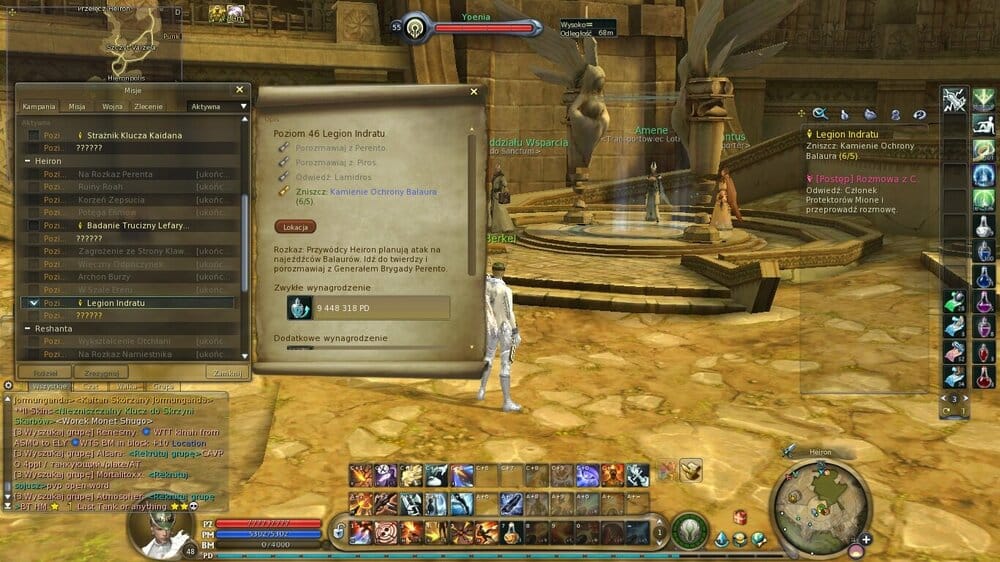Open the Aktywna filter dropdown
Viewport: 1000px width, 562px height.
click(x=218, y=106)
